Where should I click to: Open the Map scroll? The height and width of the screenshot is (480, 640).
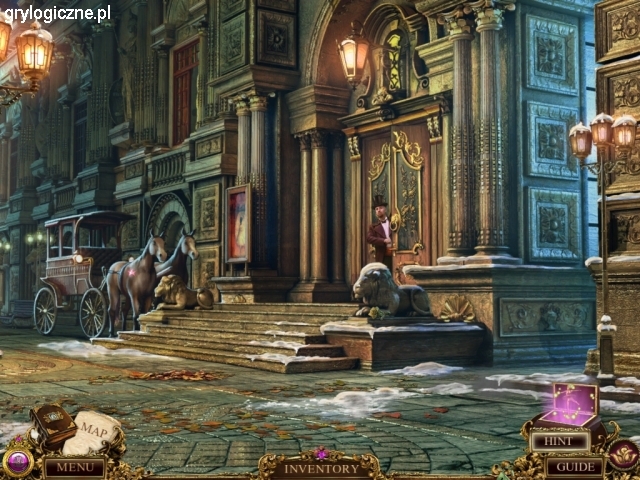coord(97,431)
